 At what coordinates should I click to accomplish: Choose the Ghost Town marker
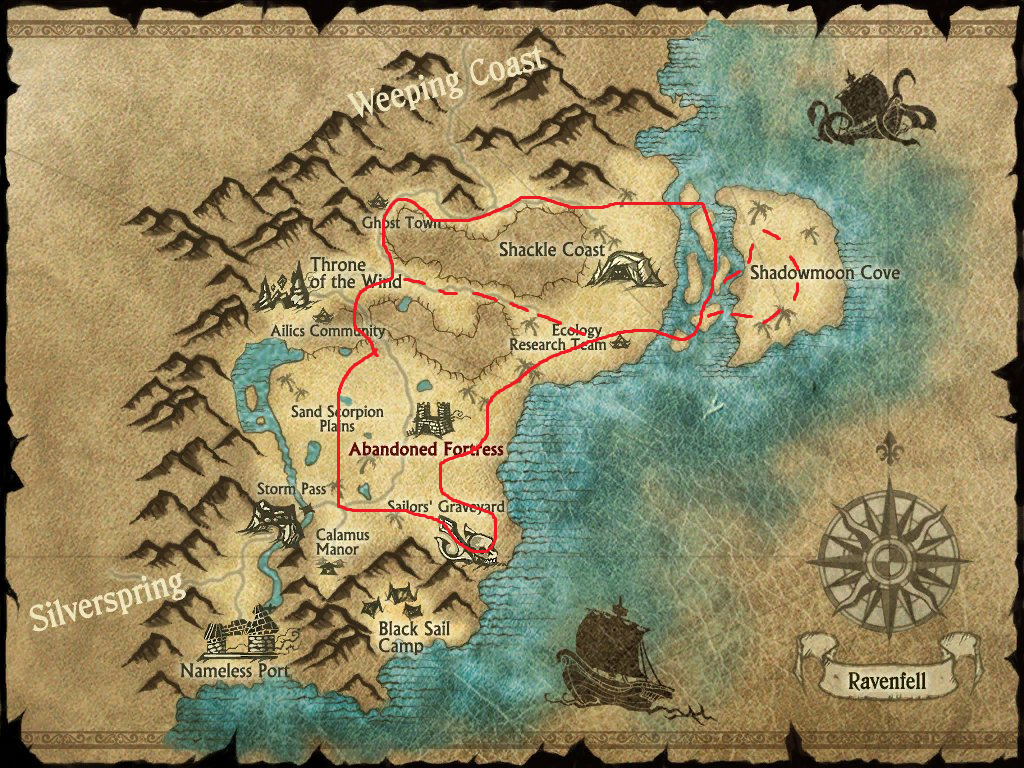(401, 223)
